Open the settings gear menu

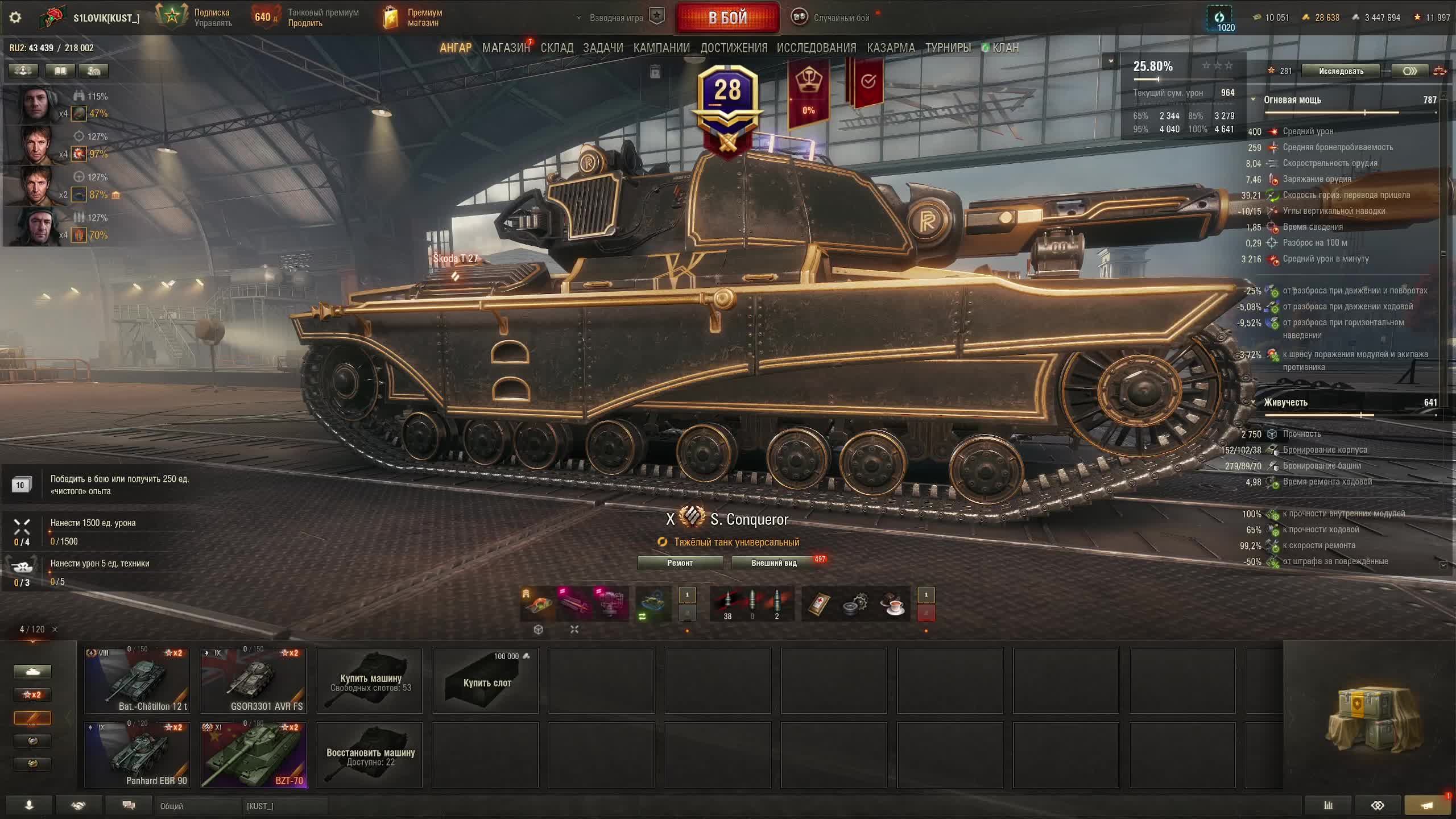pyautogui.click(x=15, y=18)
